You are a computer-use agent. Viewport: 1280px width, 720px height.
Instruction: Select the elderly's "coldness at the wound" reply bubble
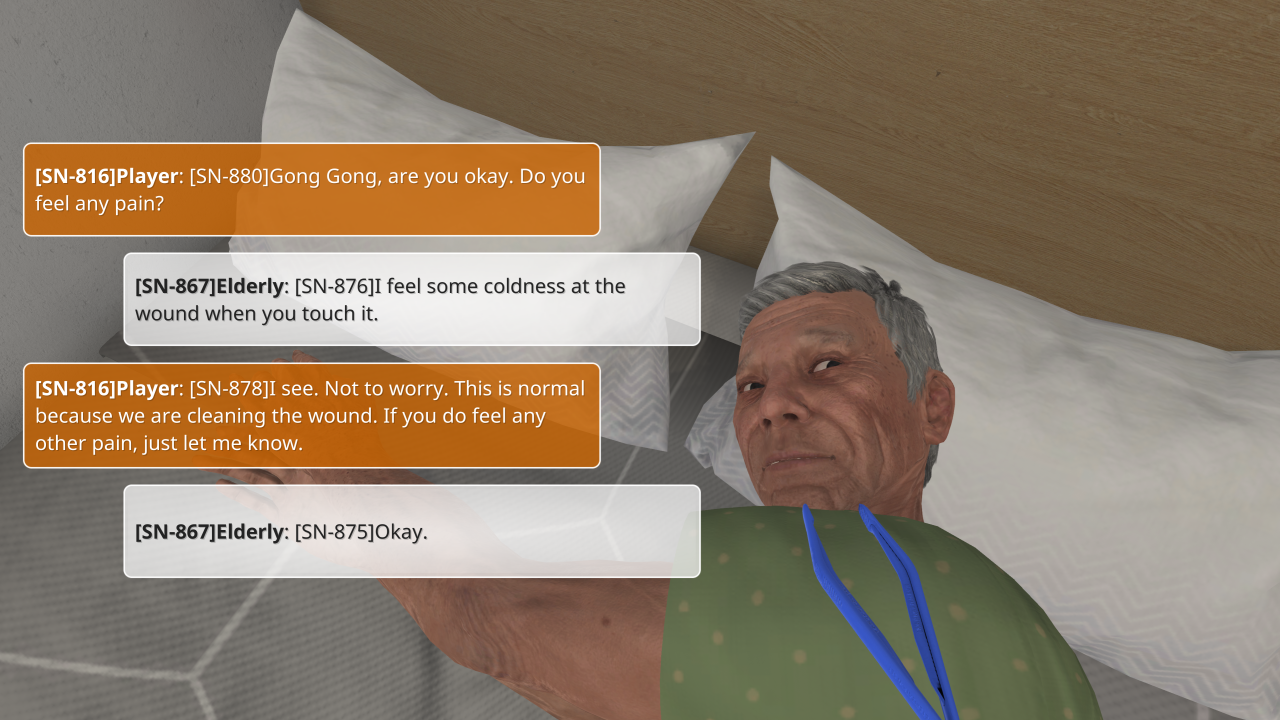pos(411,299)
